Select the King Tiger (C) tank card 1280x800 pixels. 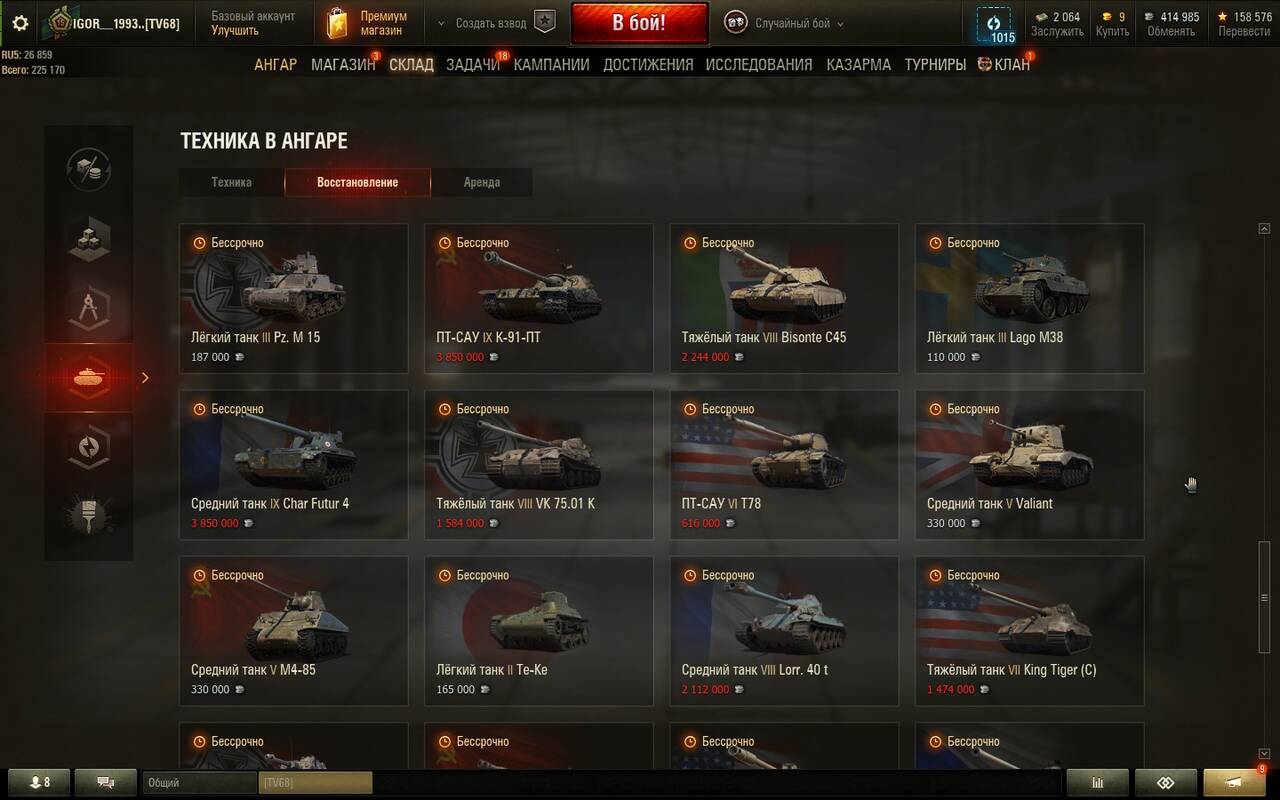1030,630
